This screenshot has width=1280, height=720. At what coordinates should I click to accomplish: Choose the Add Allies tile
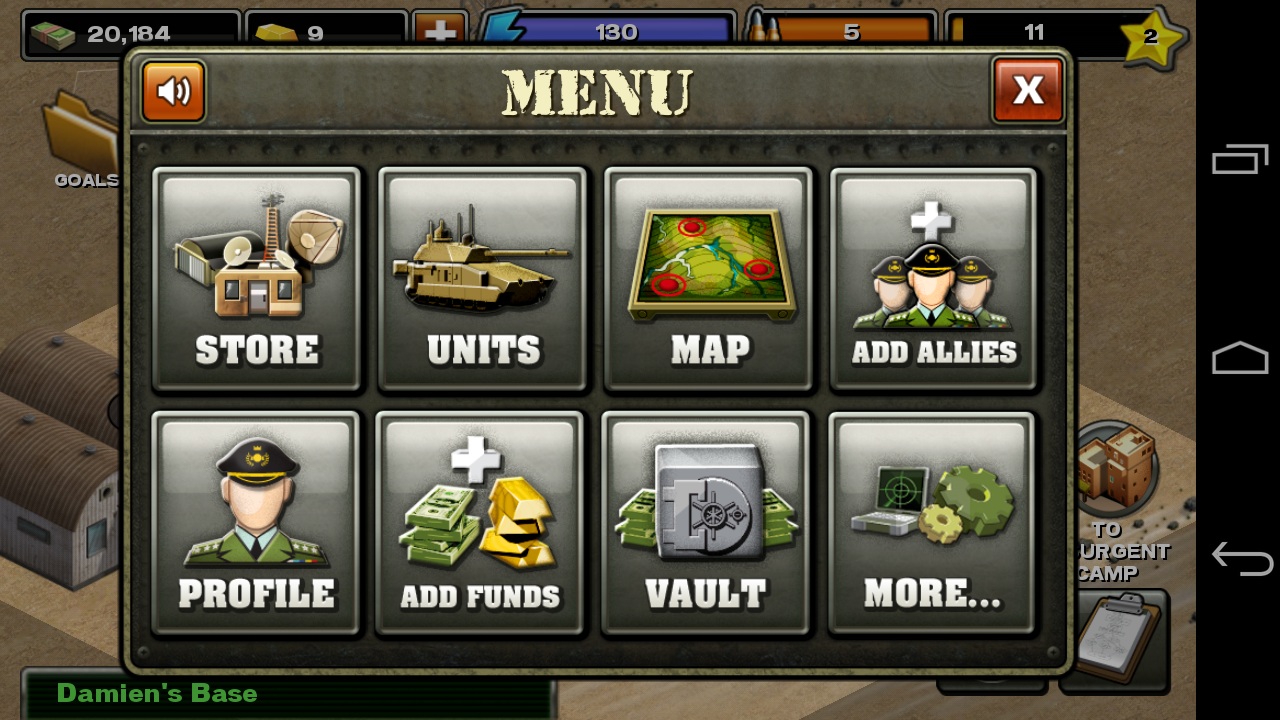click(934, 279)
